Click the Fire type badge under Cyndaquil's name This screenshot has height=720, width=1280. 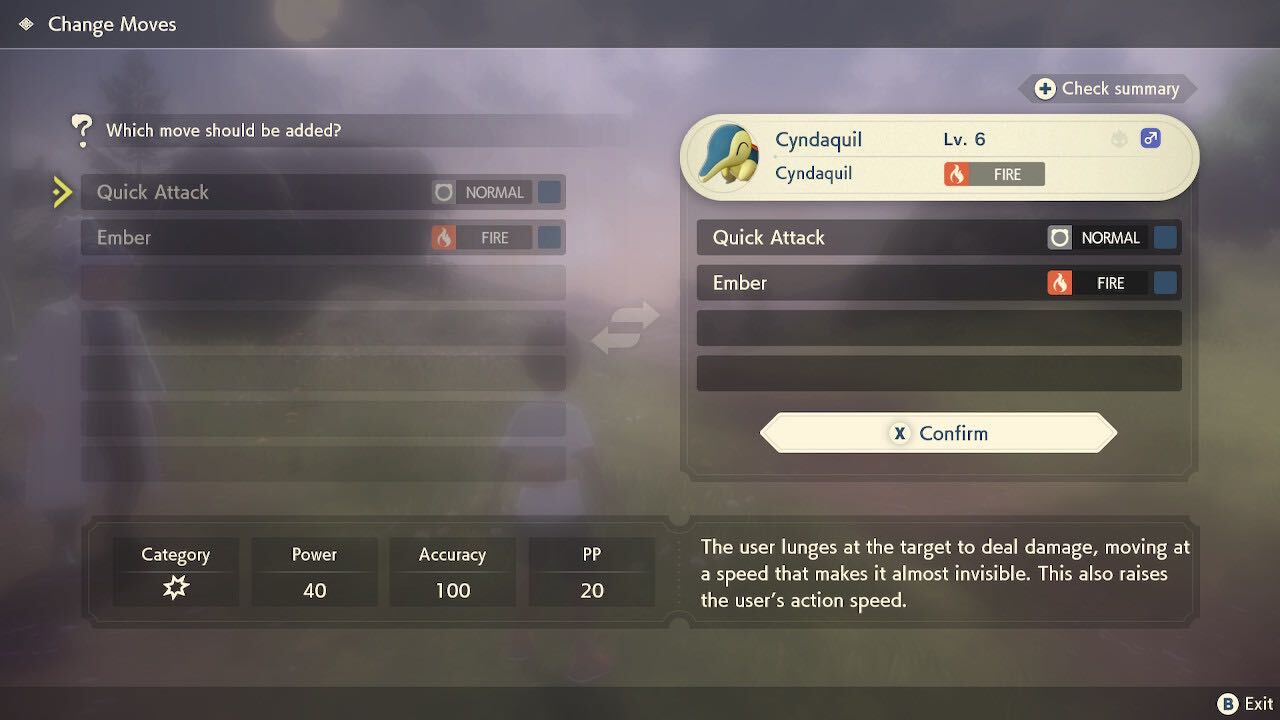tap(993, 173)
